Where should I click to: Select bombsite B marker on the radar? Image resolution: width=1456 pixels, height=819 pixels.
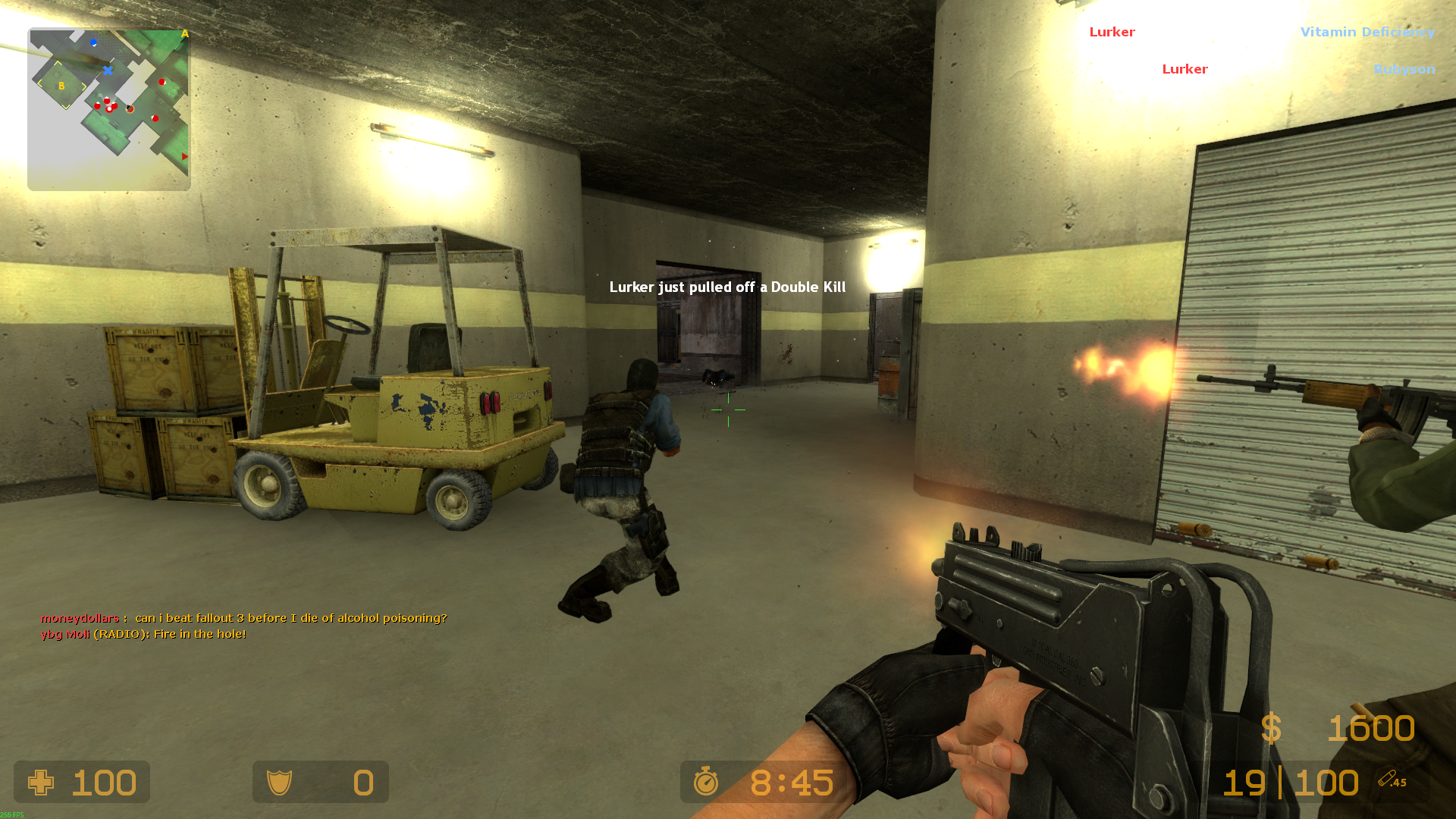(x=61, y=86)
